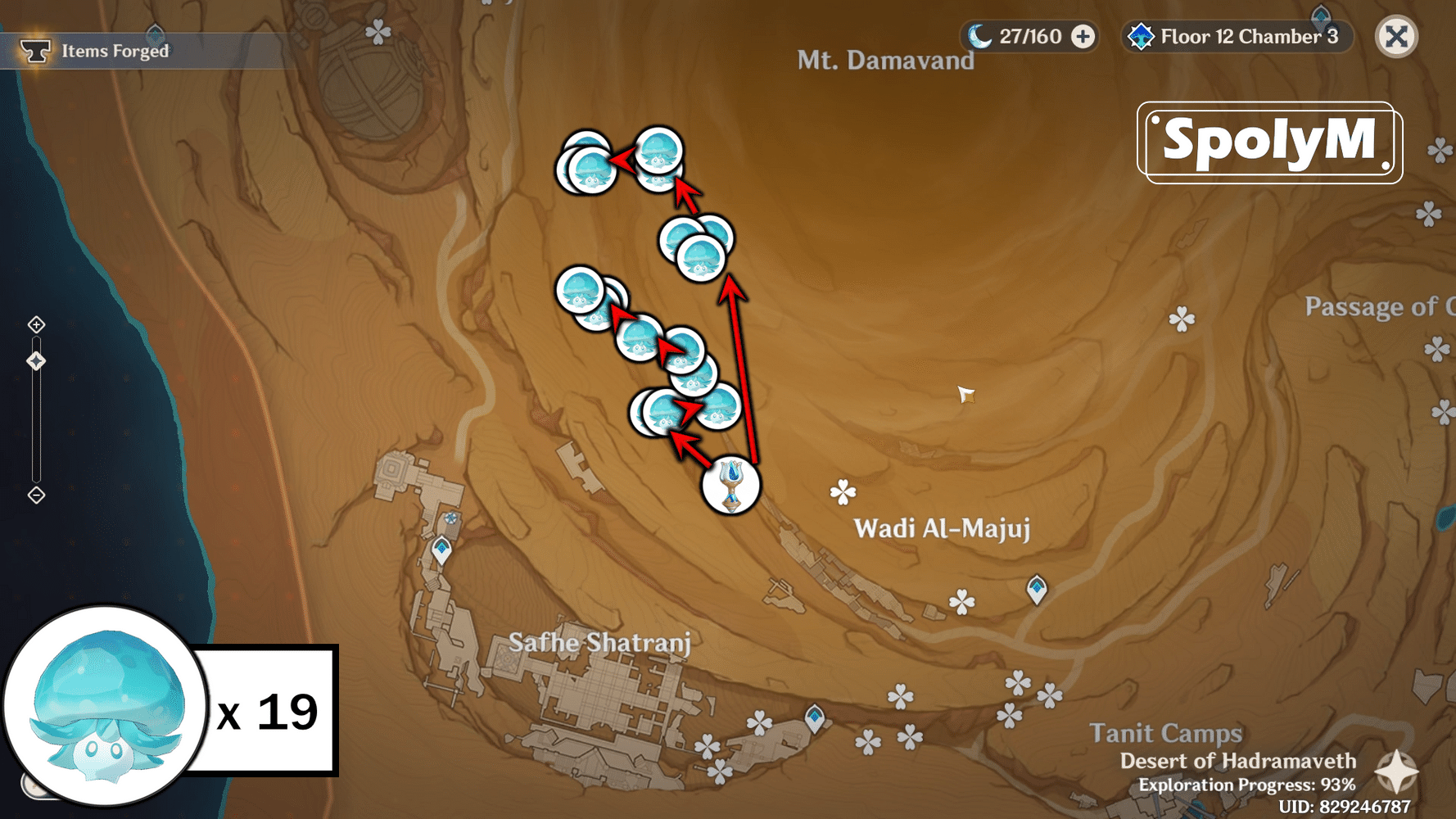Select the blue waypoint right of Wadi Al-Majuj
Viewport: 1456px width, 819px height.
click(x=1036, y=588)
